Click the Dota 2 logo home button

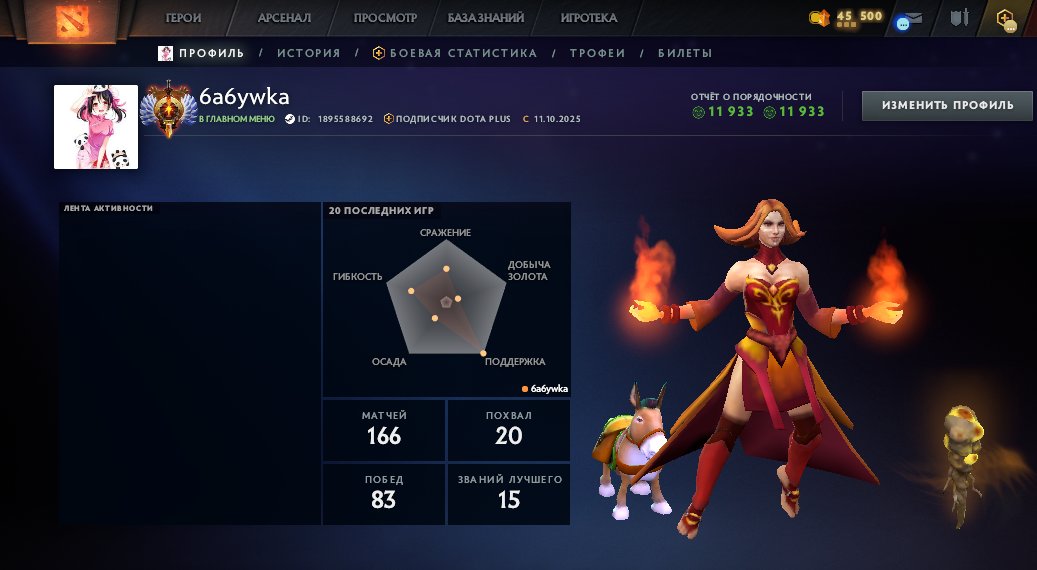tap(71, 20)
